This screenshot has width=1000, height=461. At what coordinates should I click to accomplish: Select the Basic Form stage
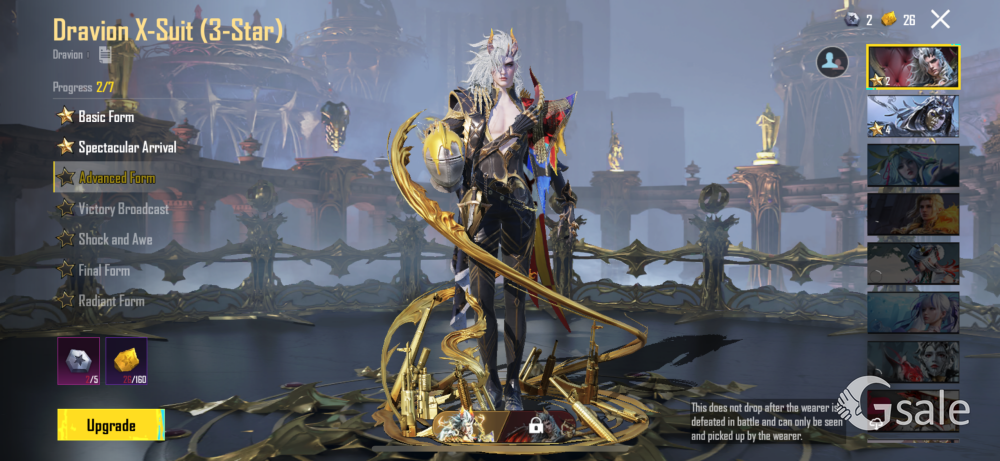coord(105,117)
